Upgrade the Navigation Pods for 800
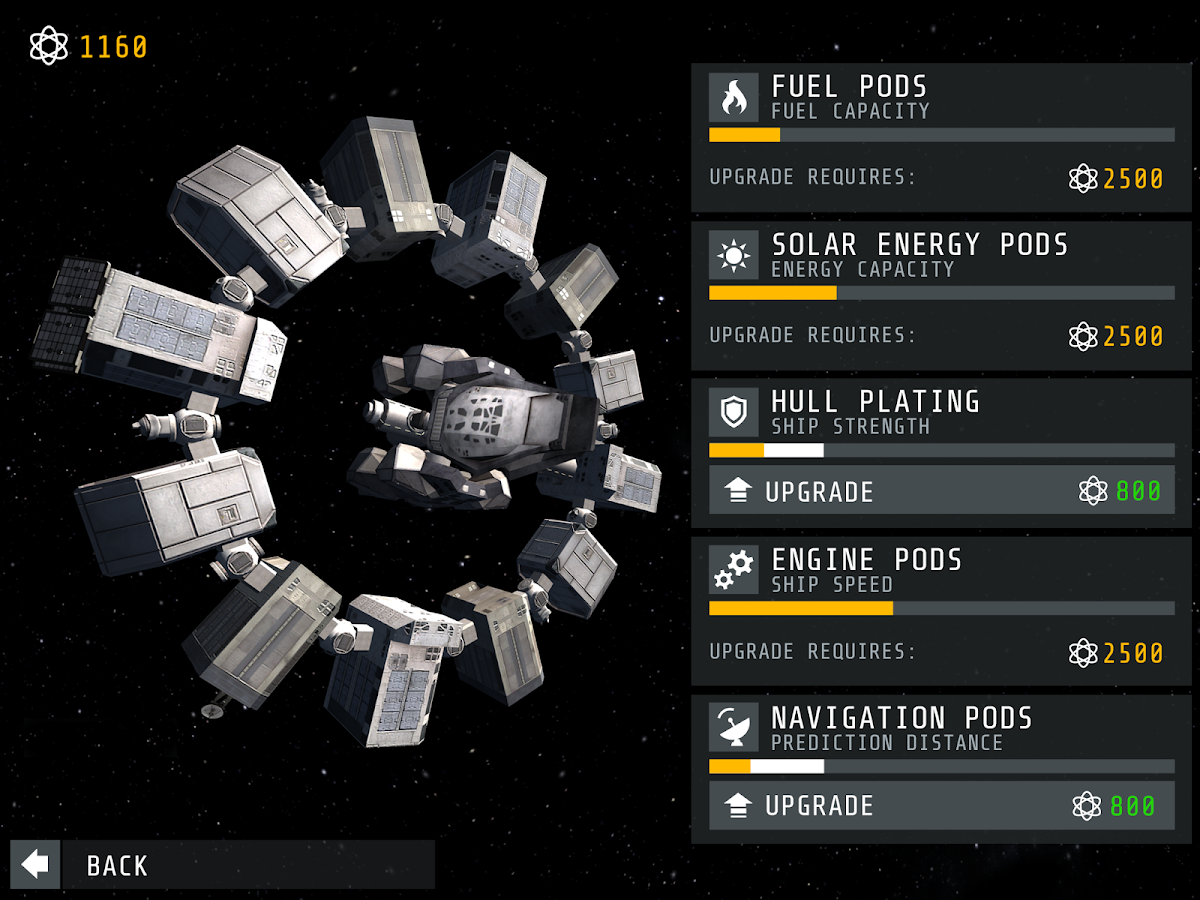 (x=941, y=806)
